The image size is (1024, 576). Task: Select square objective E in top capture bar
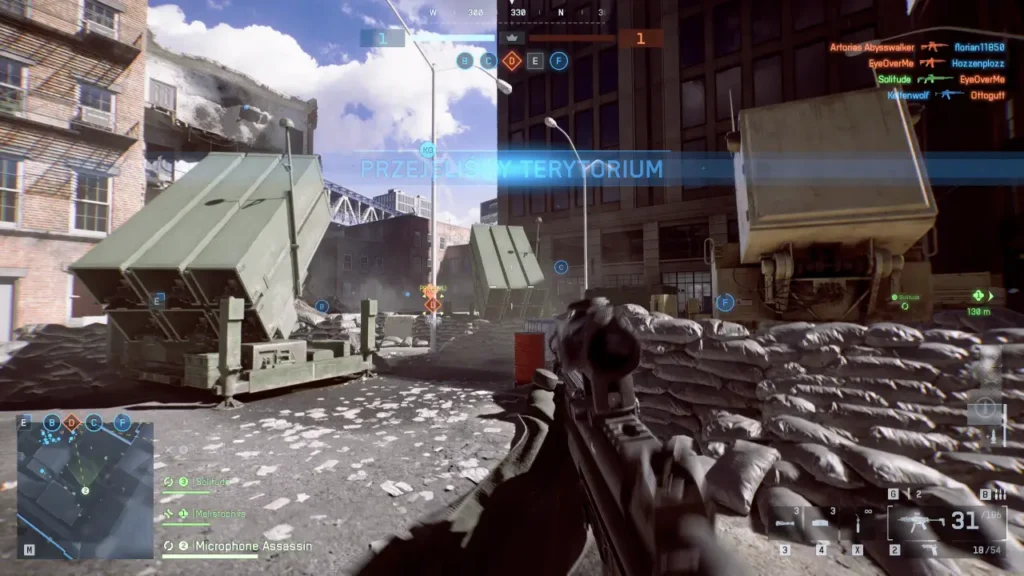coord(536,61)
